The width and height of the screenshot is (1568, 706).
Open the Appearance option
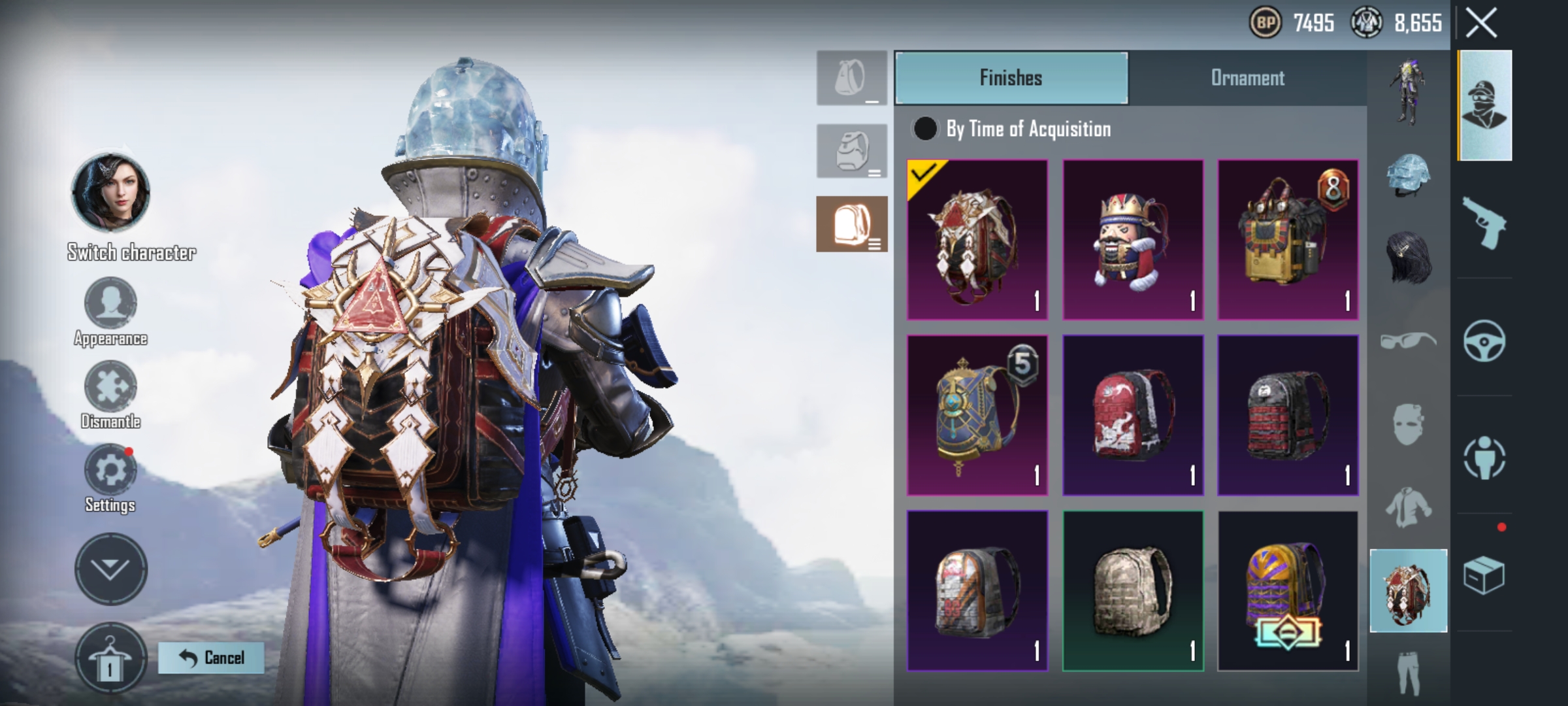click(110, 304)
